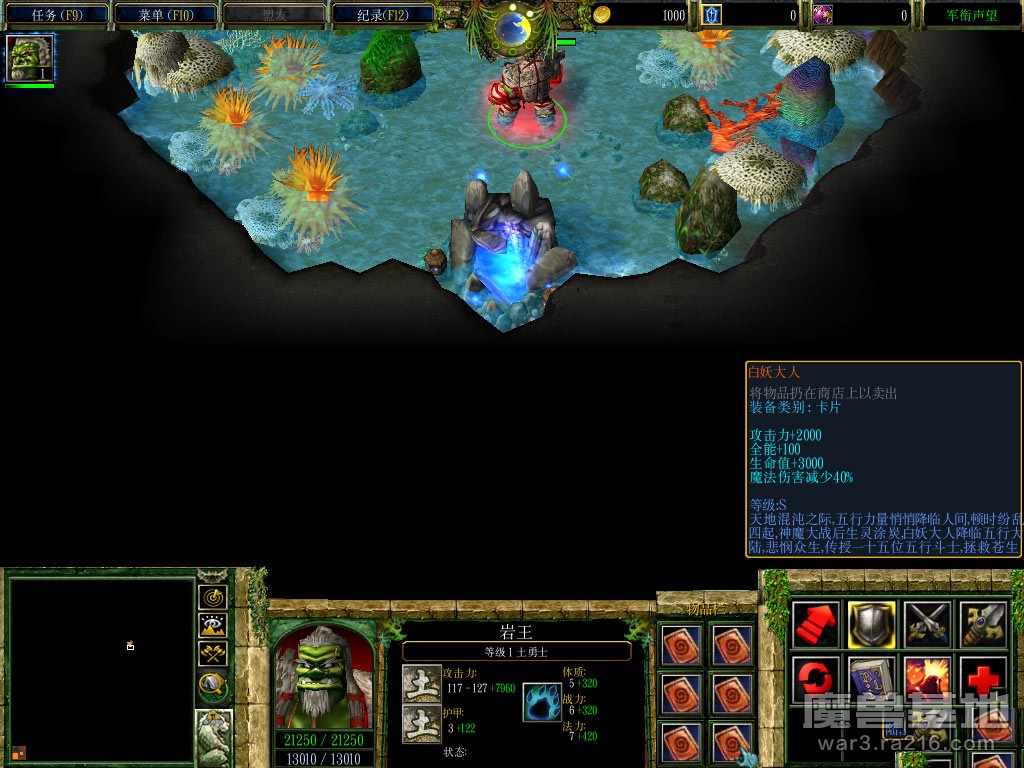1024x768 pixels.
Task: Click the red circular arrows command
Action: 815,681
